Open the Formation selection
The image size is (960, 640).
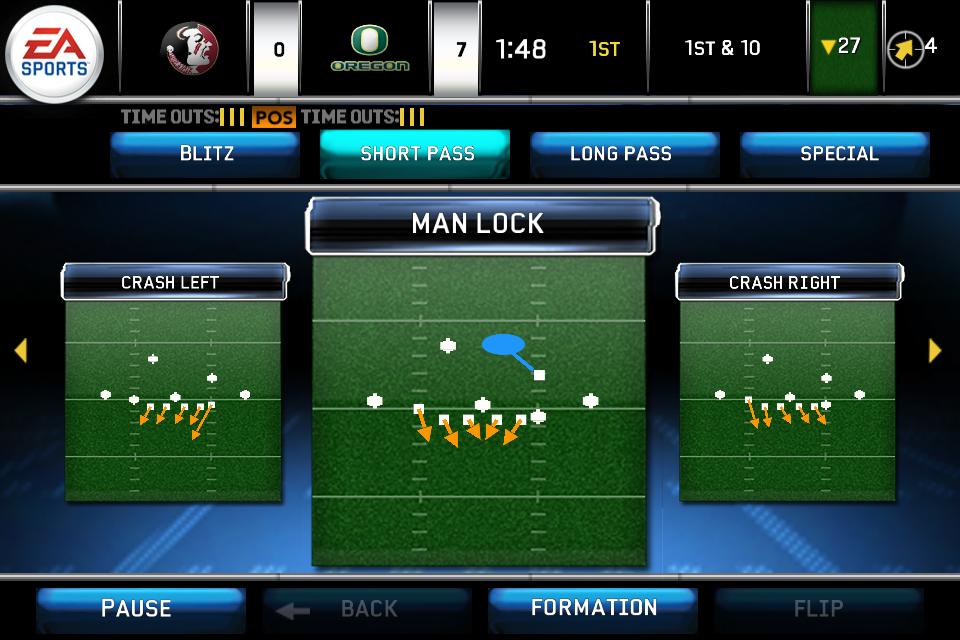[593, 608]
